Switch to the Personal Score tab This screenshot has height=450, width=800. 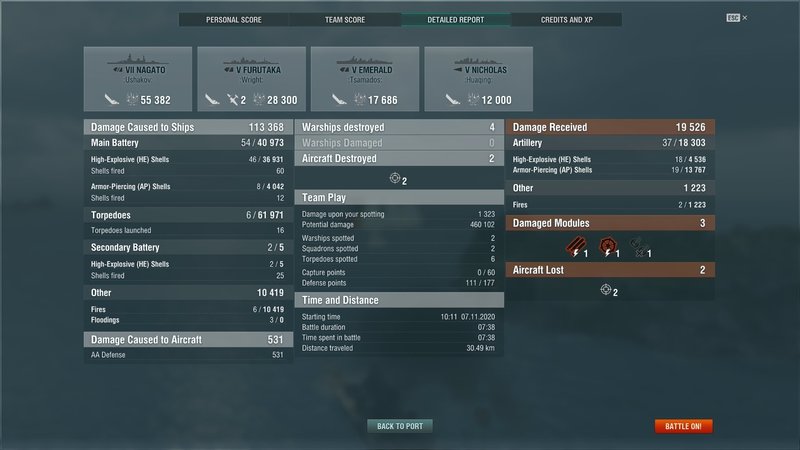(x=235, y=20)
